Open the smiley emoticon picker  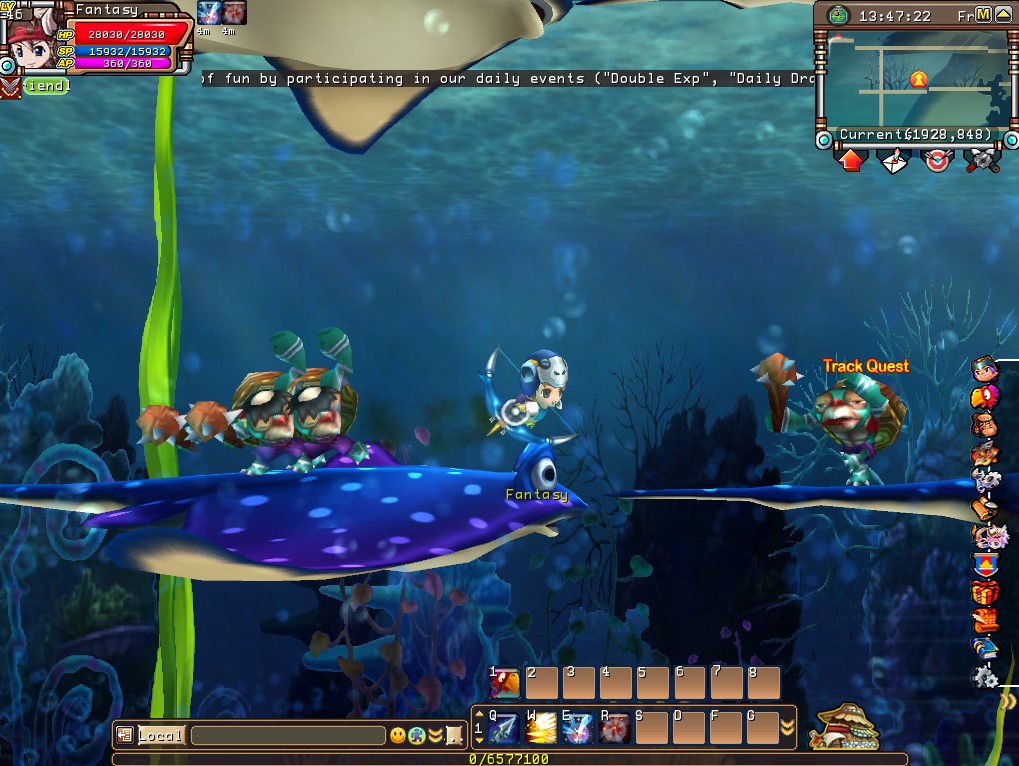tap(398, 736)
